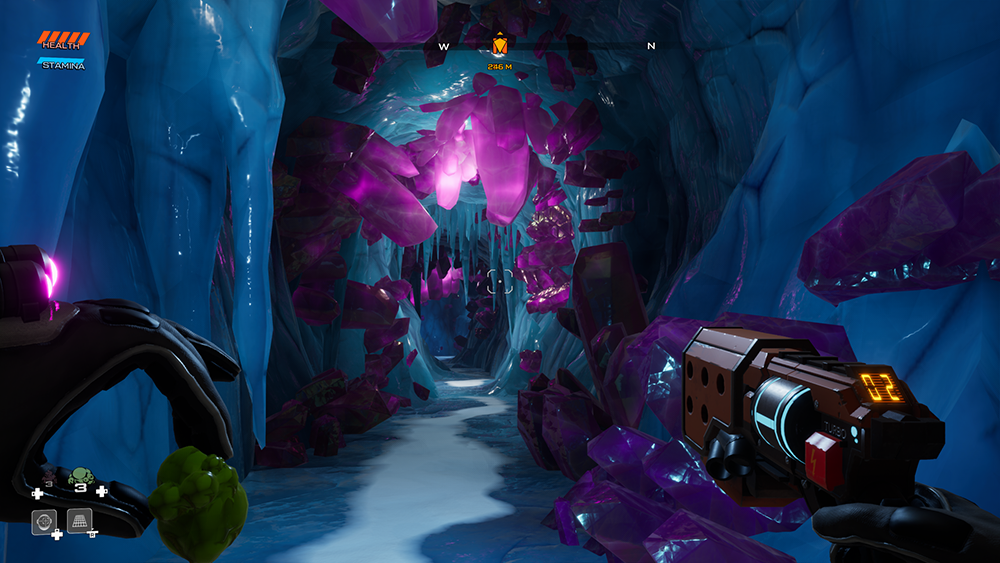Image resolution: width=1000 pixels, height=563 pixels.
Task: Select the green binding bile item icon
Action: (x=79, y=478)
